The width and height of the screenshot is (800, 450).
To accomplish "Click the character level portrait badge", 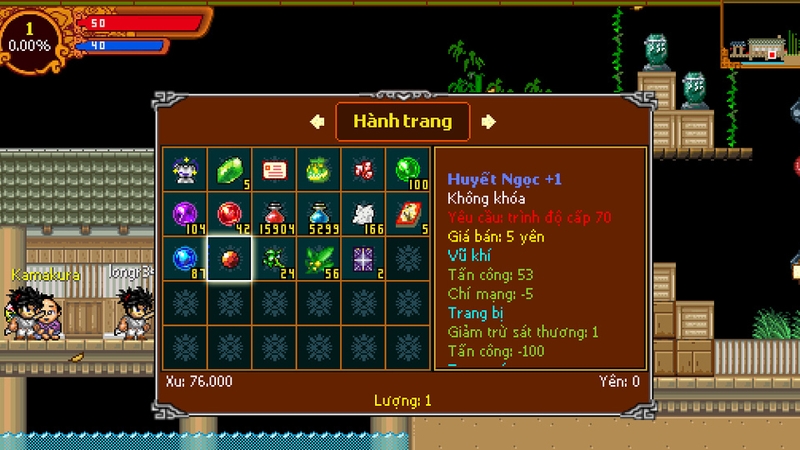I will coord(30,38).
